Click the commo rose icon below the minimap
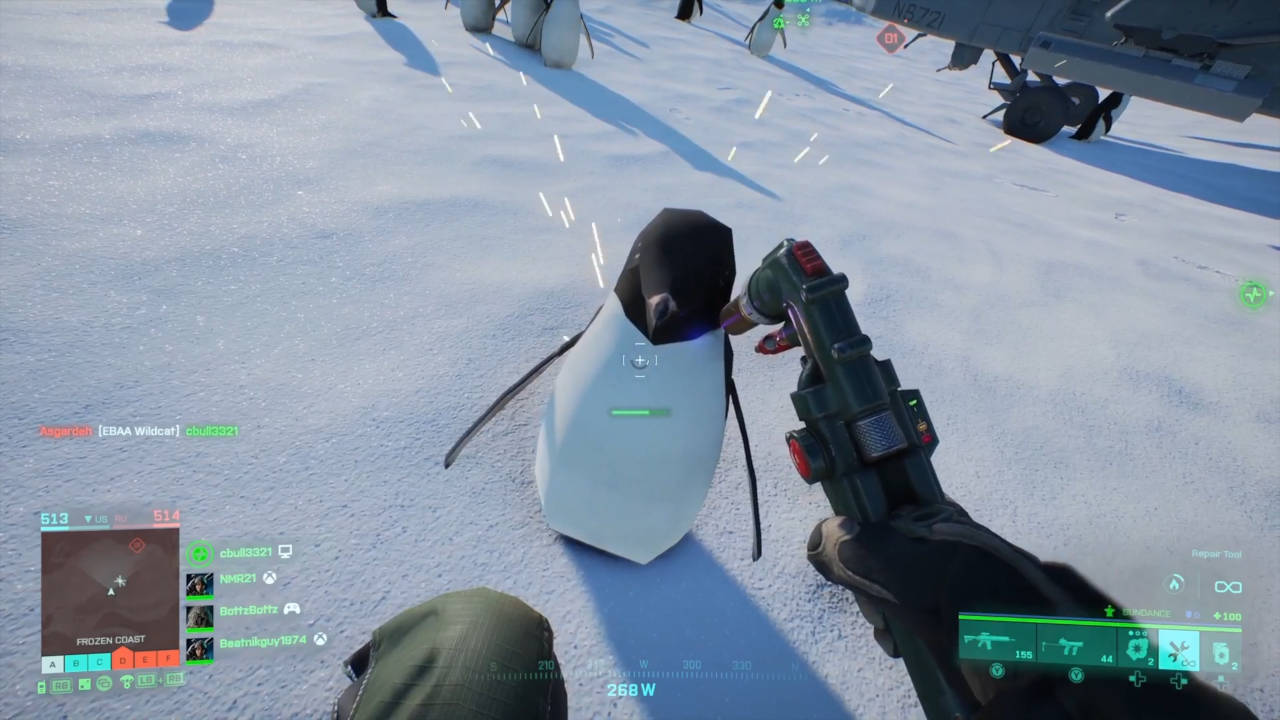 (103, 683)
